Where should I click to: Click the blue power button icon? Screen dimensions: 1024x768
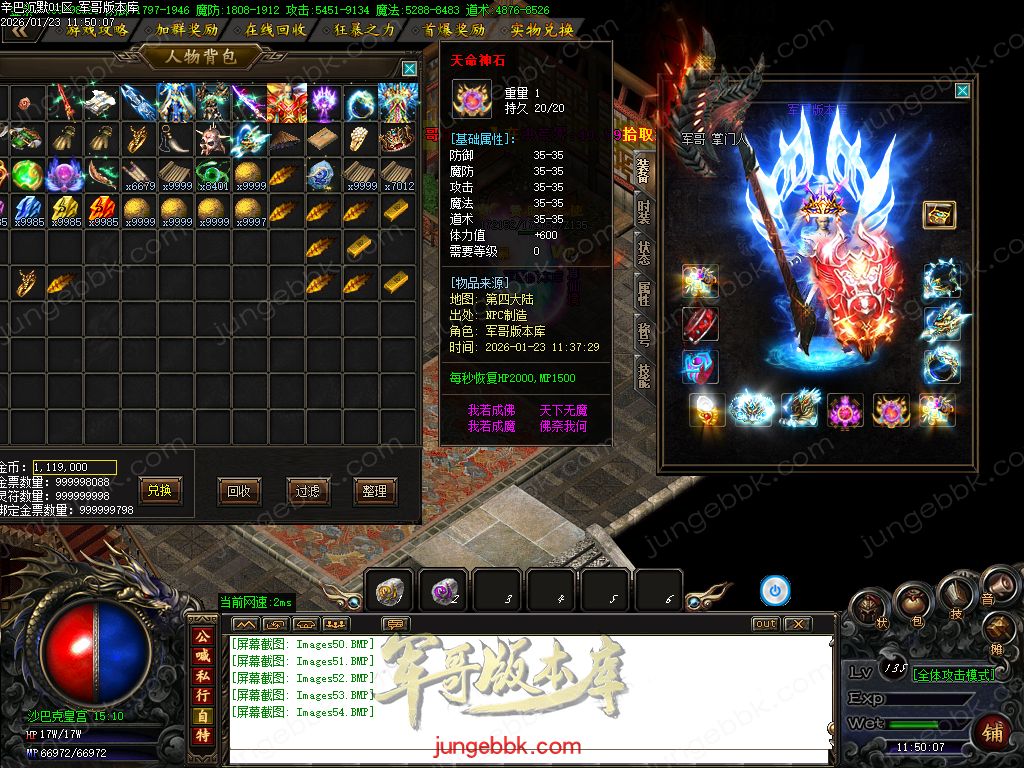point(774,591)
